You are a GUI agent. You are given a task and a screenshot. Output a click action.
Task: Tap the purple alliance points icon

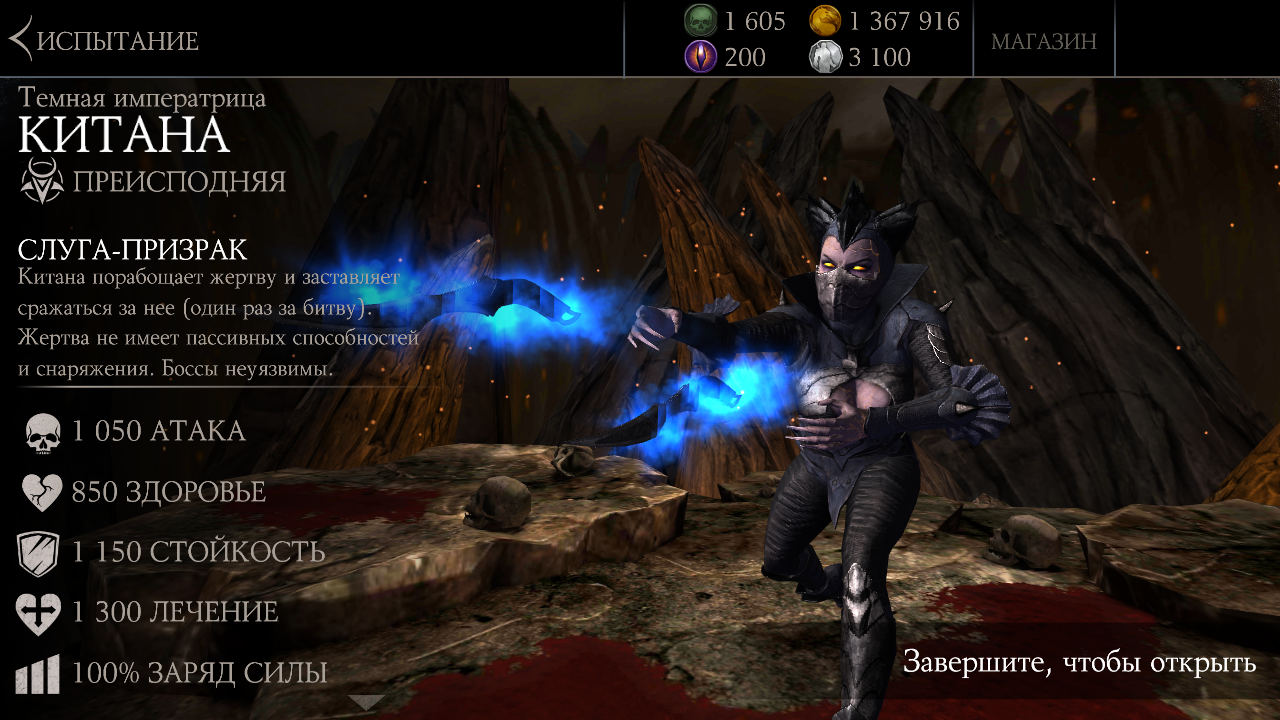[x=701, y=57]
